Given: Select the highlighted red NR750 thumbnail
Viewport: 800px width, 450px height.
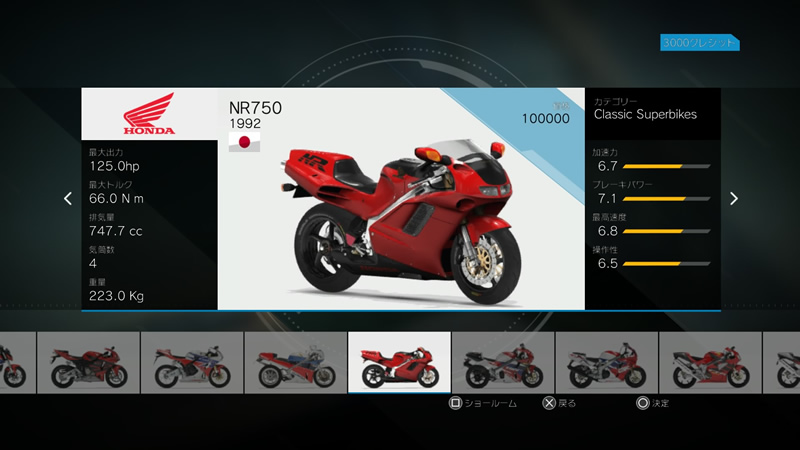Looking at the screenshot, I should pyautogui.click(x=399, y=362).
